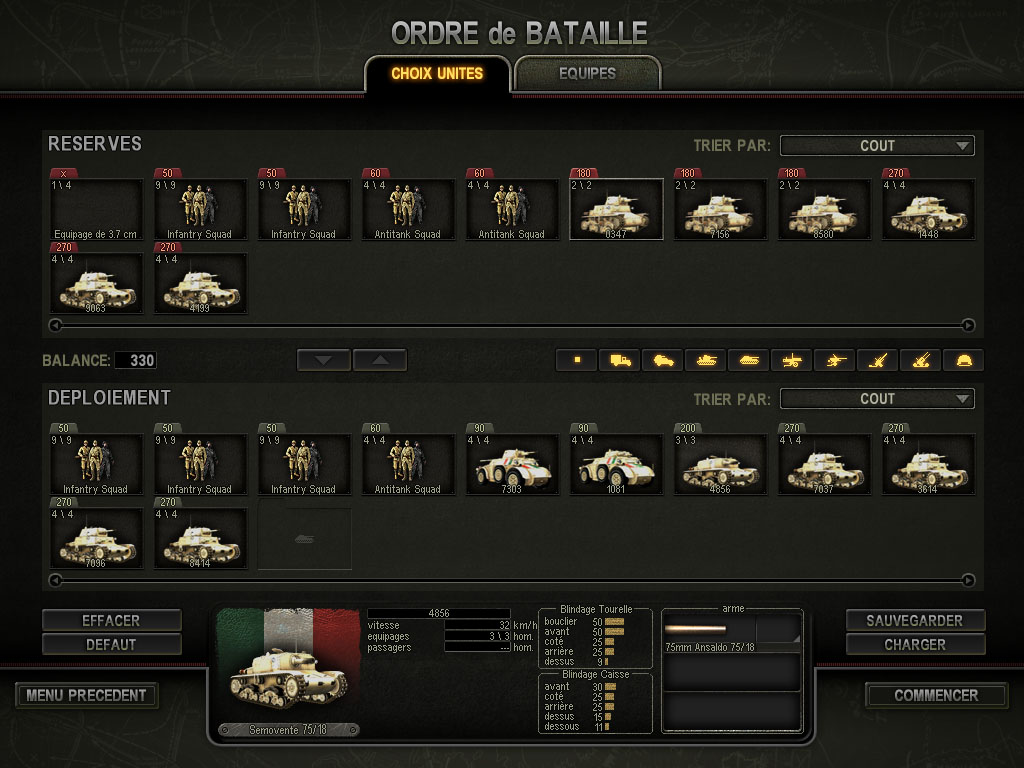Pick reserve tank unit 4199

click(200, 284)
